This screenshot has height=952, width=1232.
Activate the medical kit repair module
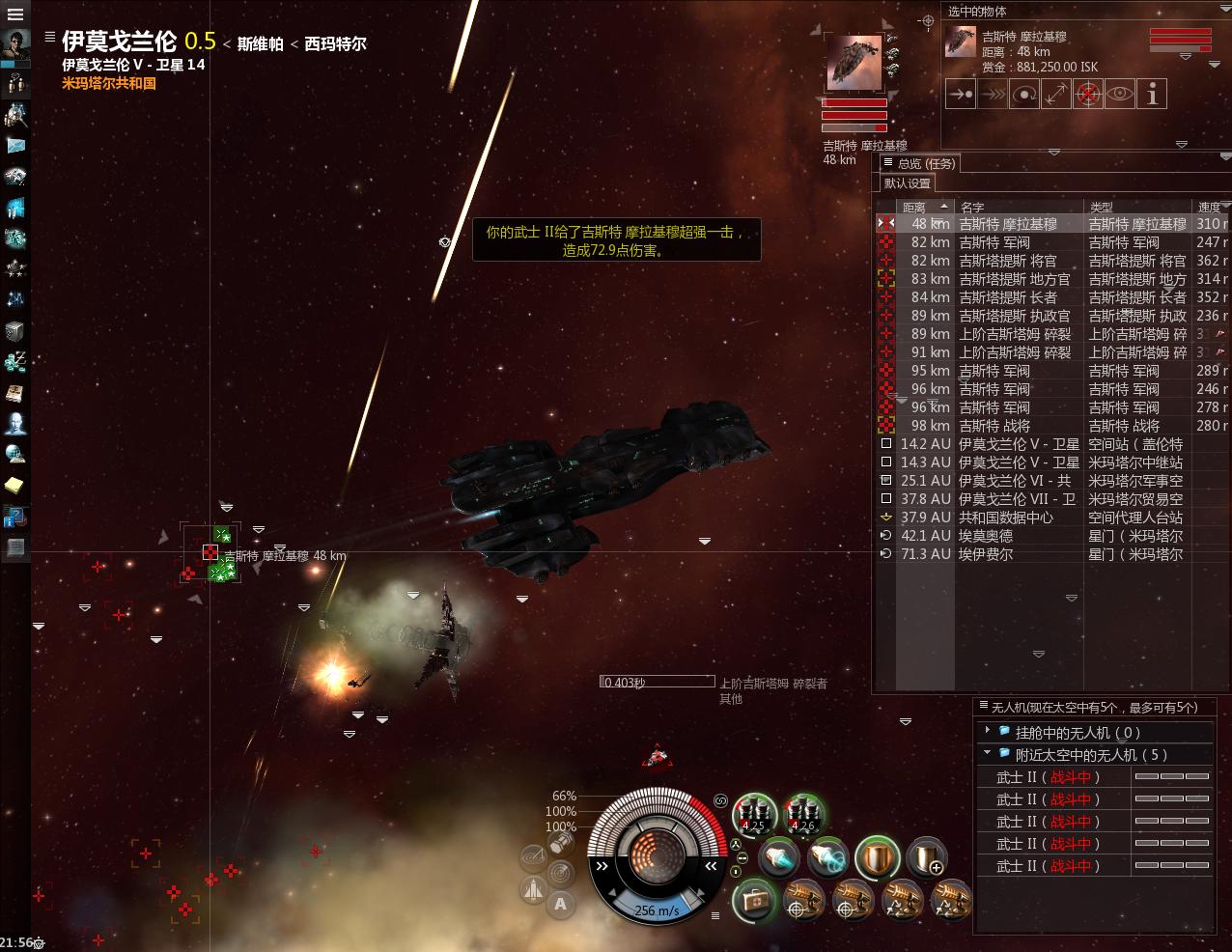(x=753, y=901)
